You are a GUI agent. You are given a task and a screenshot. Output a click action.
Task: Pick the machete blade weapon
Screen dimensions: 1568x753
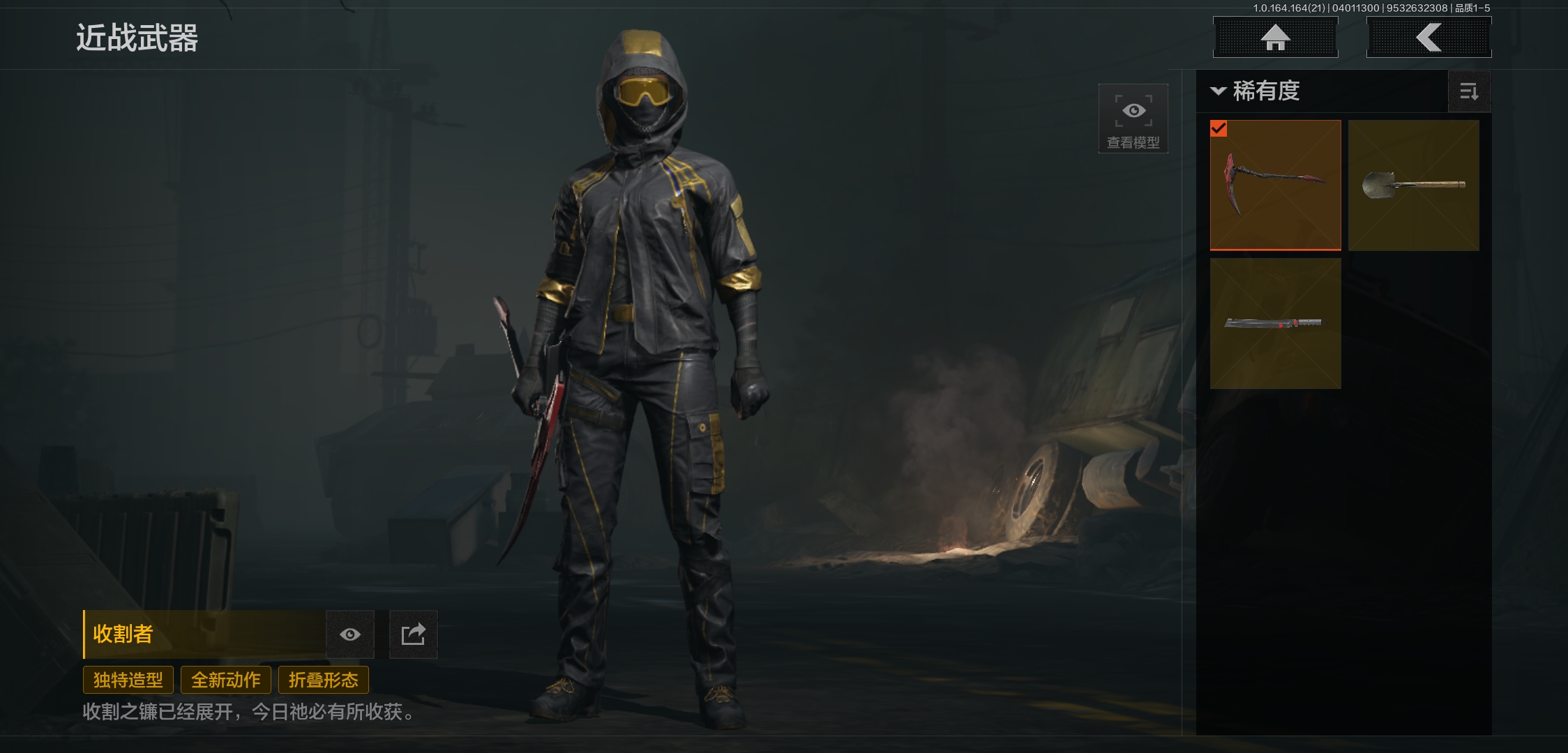coord(1275,323)
